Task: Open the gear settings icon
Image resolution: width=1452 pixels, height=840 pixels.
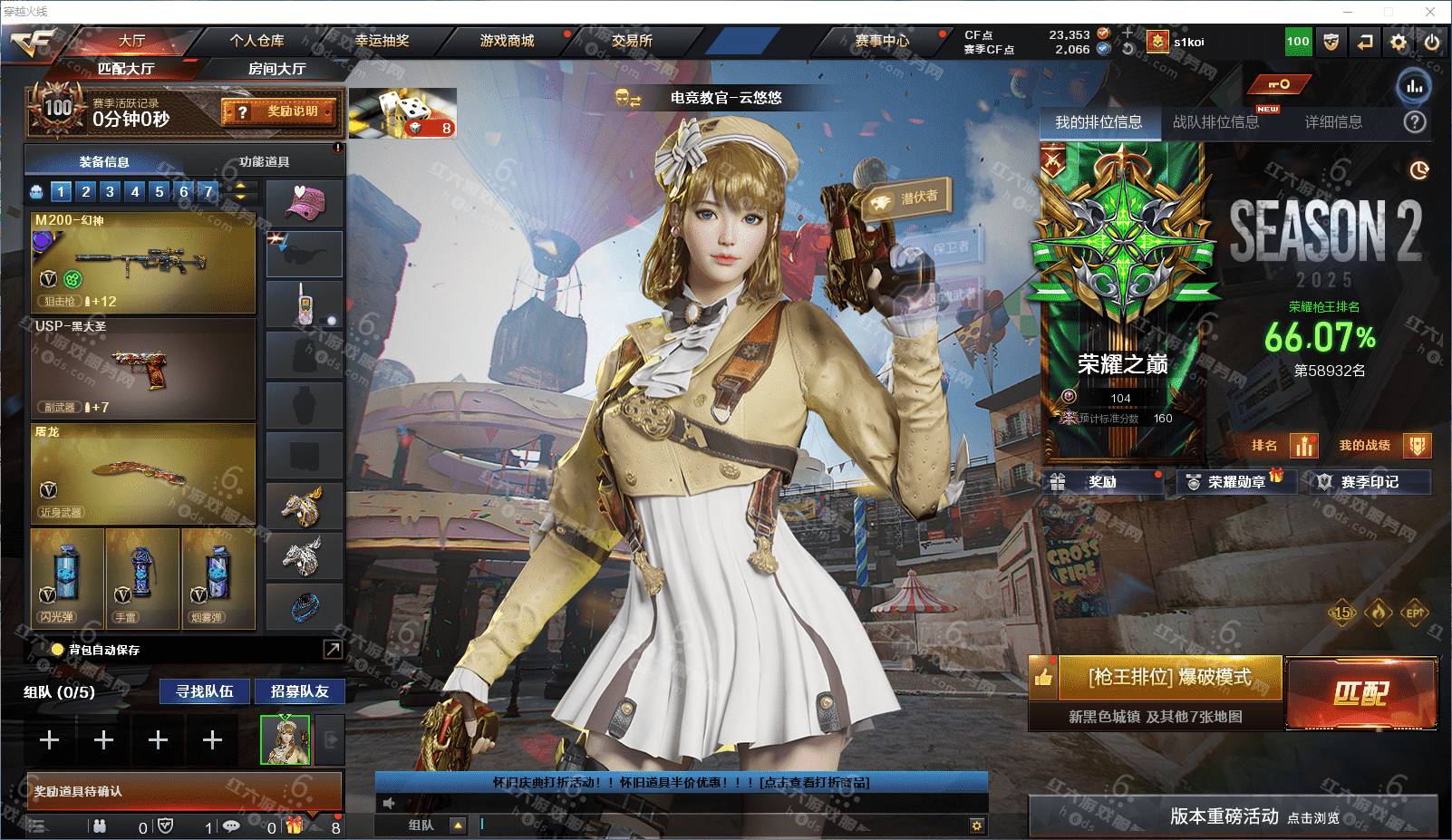Action: coord(1399,42)
